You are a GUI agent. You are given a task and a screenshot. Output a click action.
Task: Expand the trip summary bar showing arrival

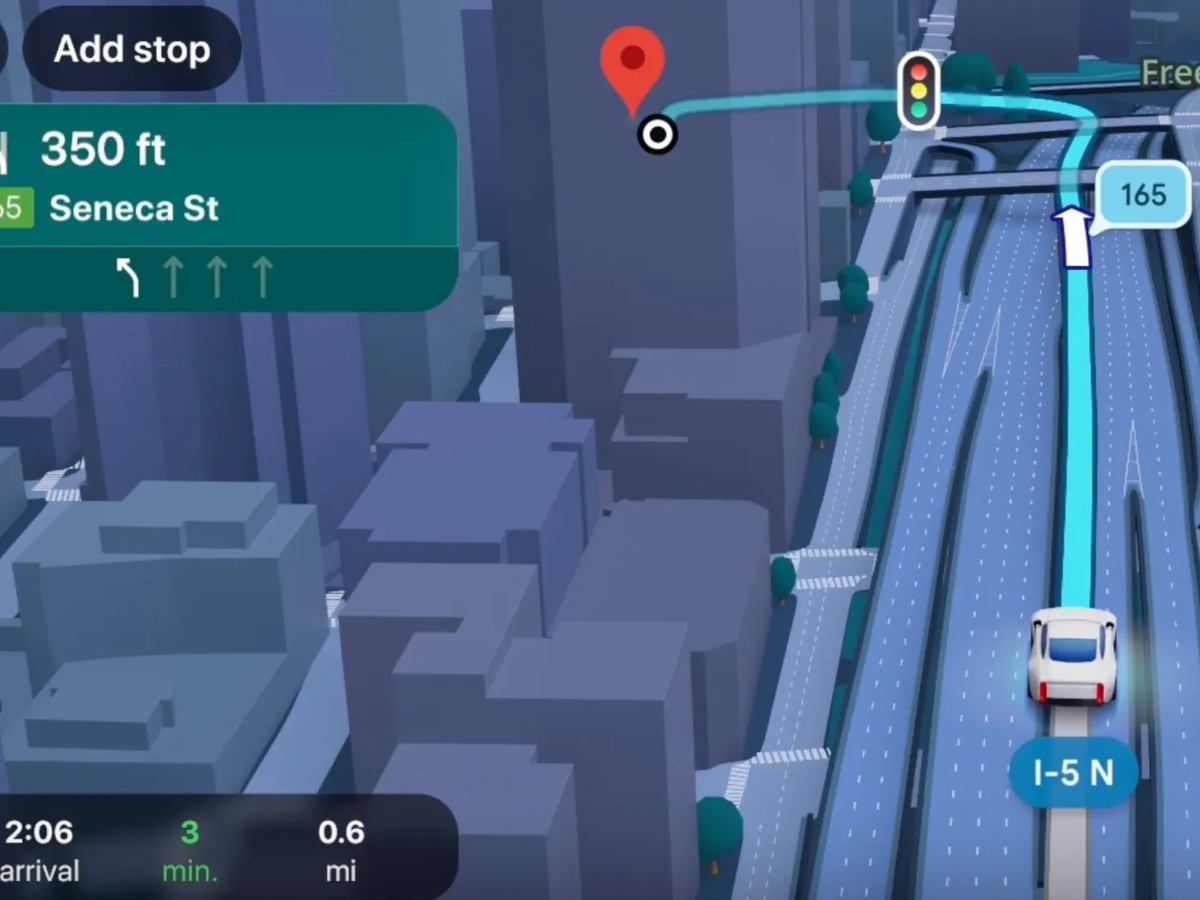point(220,848)
